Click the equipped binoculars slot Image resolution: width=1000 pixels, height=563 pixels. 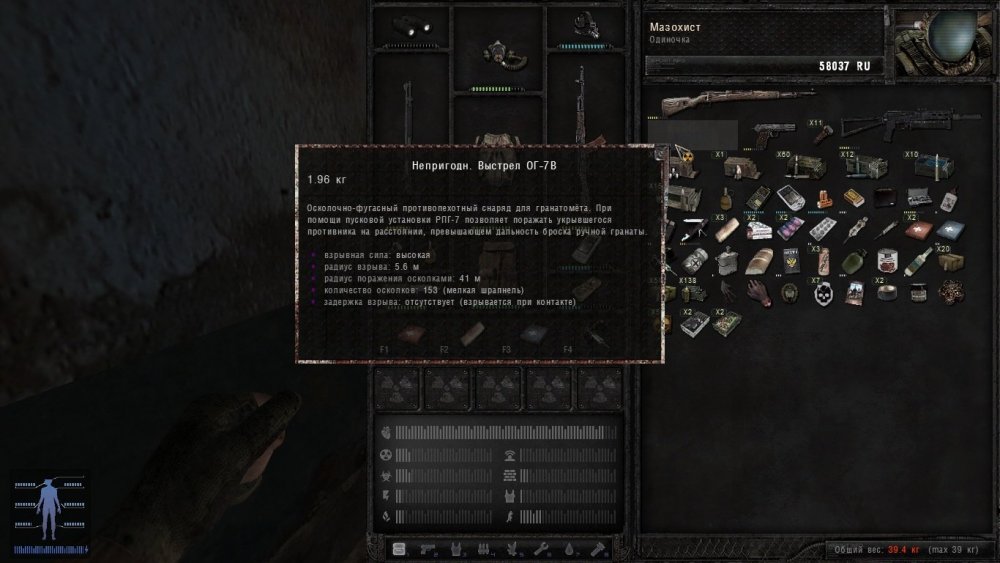pyautogui.click(x=410, y=25)
